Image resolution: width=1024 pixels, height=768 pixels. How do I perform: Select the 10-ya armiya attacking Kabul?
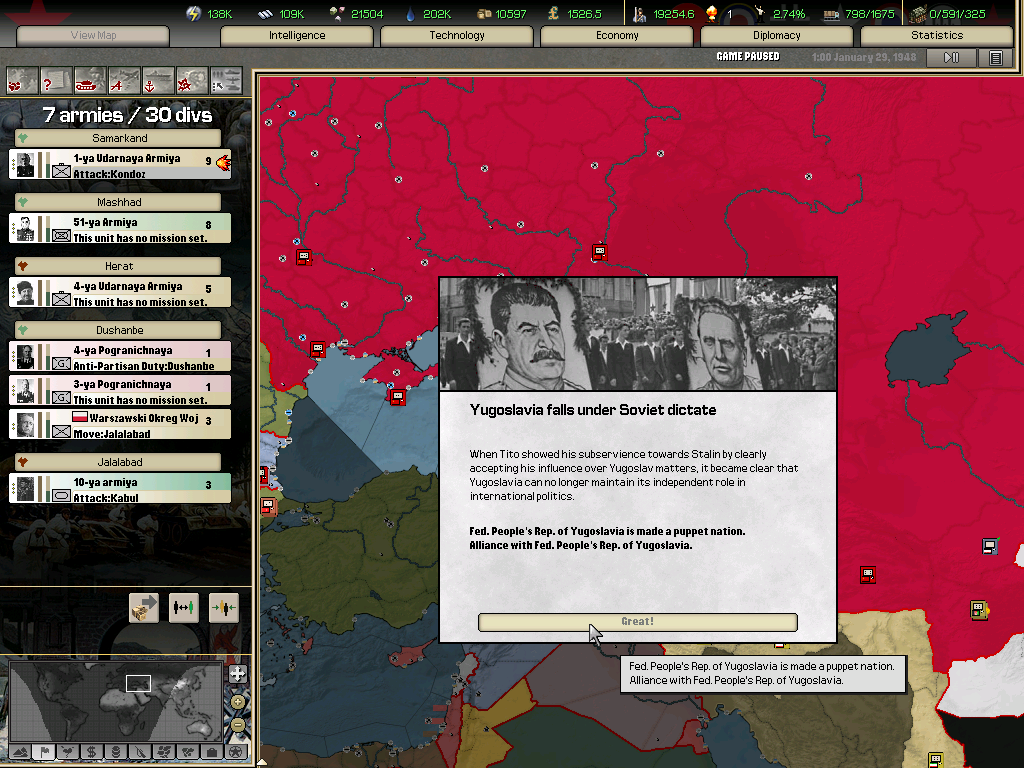tap(120, 488)
